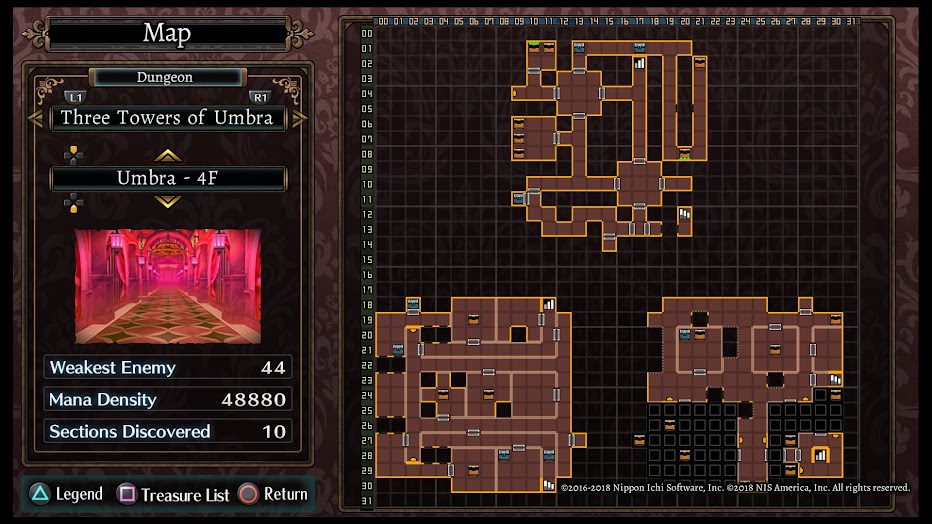The image size is (932, 524).
Task: Select the Three Towers of Umbra dungeon name
Action: [167, 118]
